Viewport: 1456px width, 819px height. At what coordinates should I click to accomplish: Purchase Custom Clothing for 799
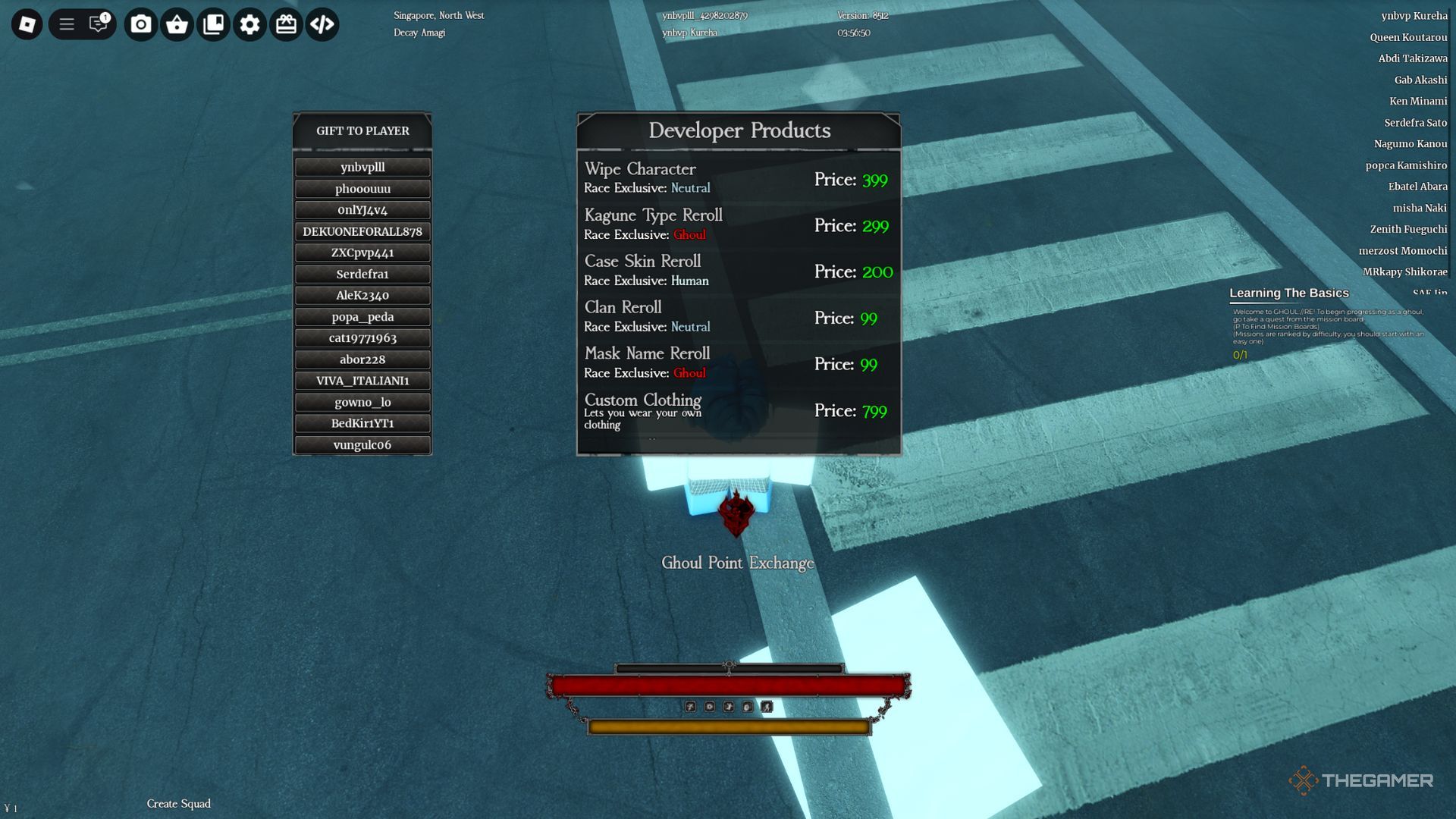tap(738, 410)
